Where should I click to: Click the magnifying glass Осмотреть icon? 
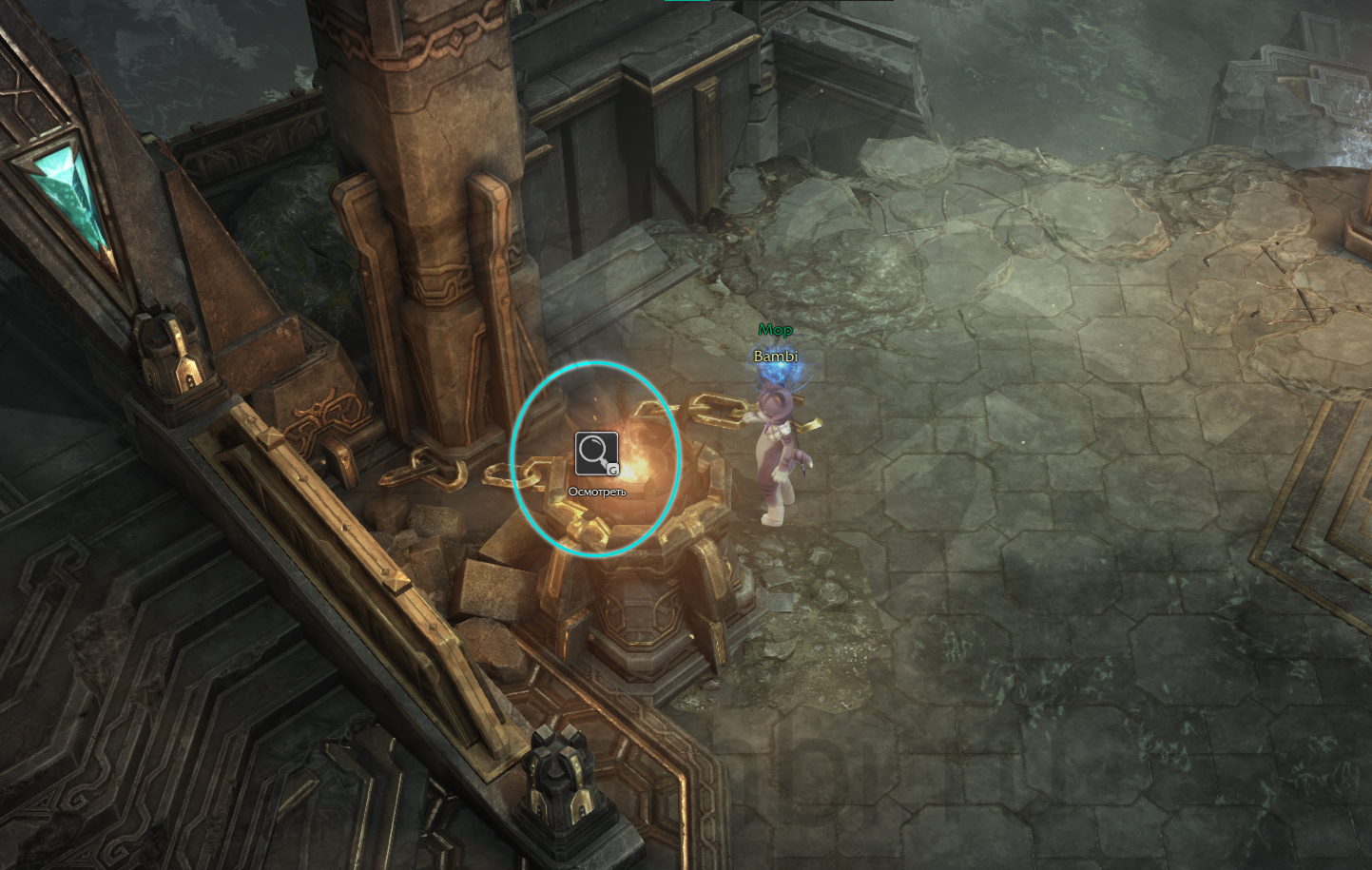(x=596, y=454)
